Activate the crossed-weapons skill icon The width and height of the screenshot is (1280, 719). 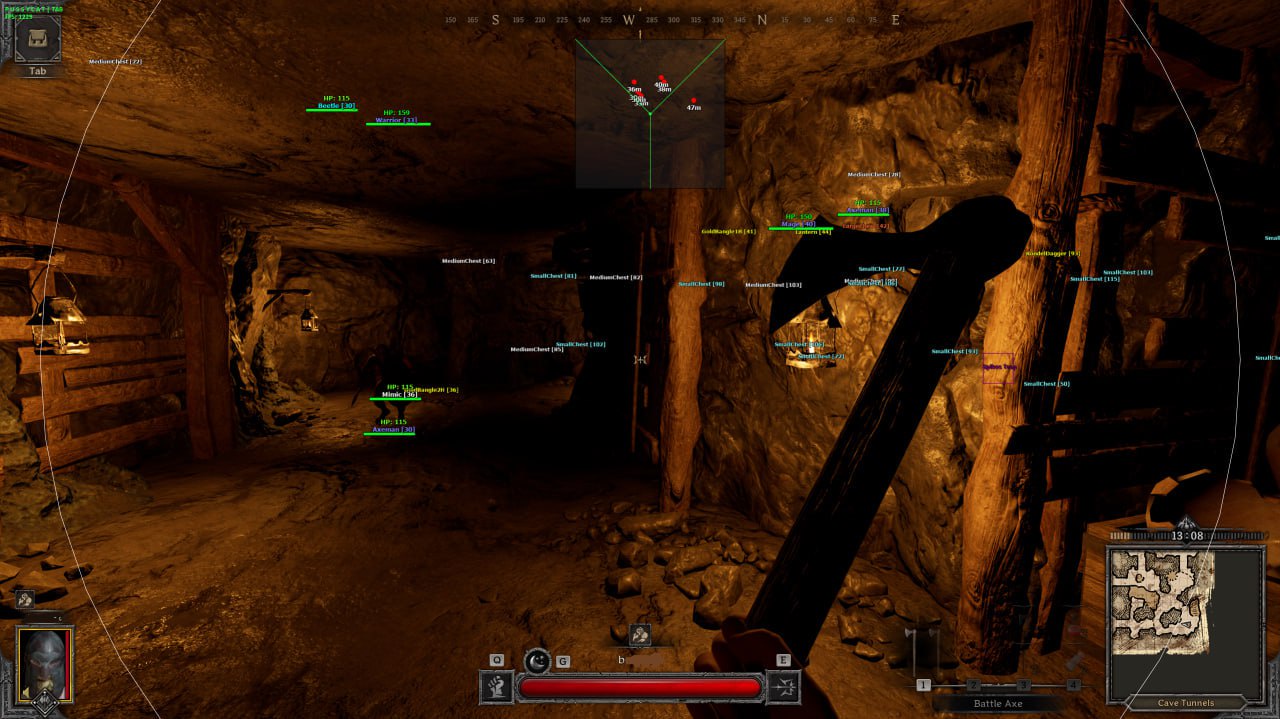783,686
